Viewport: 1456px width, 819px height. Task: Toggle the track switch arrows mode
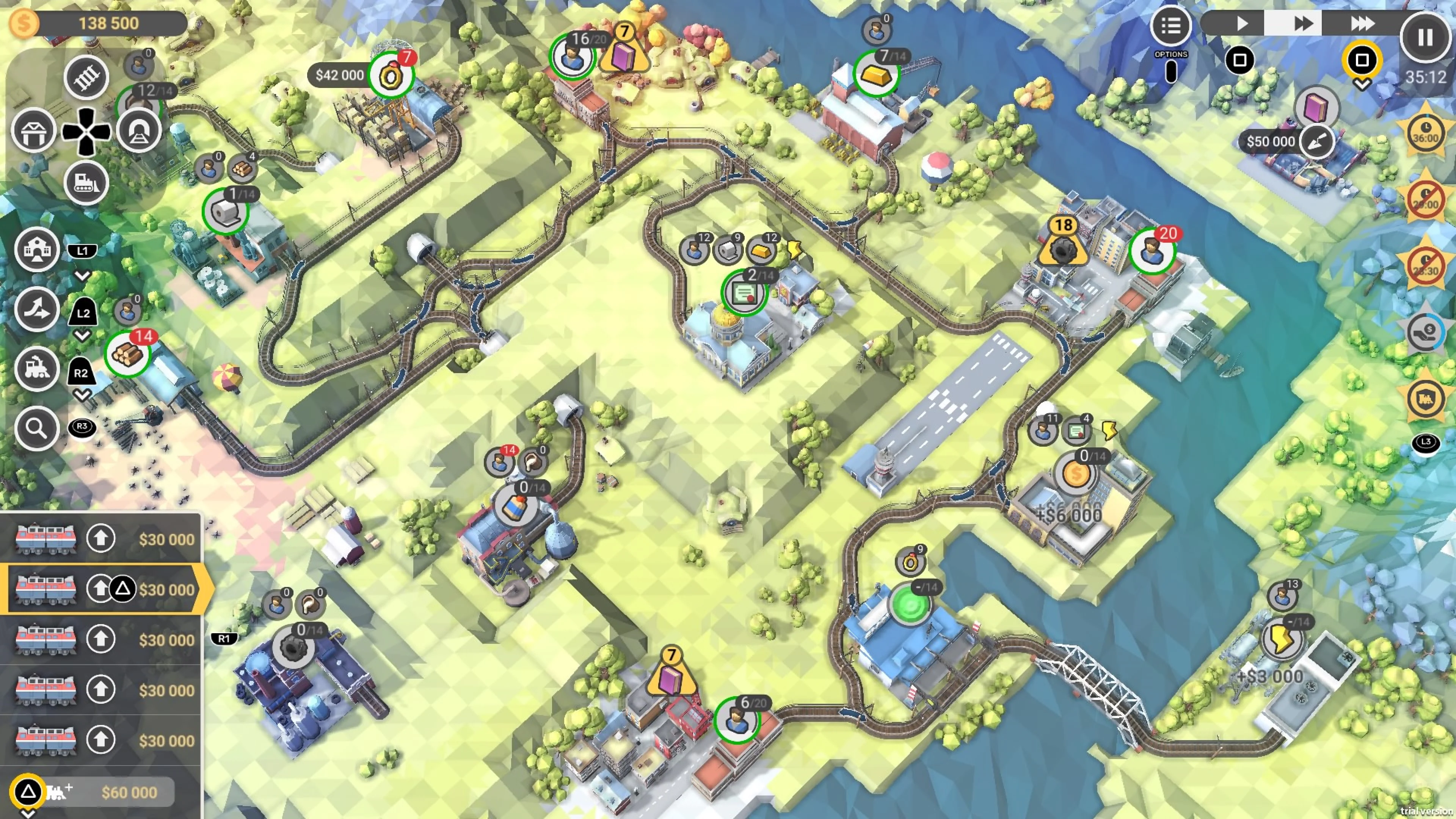37,310
